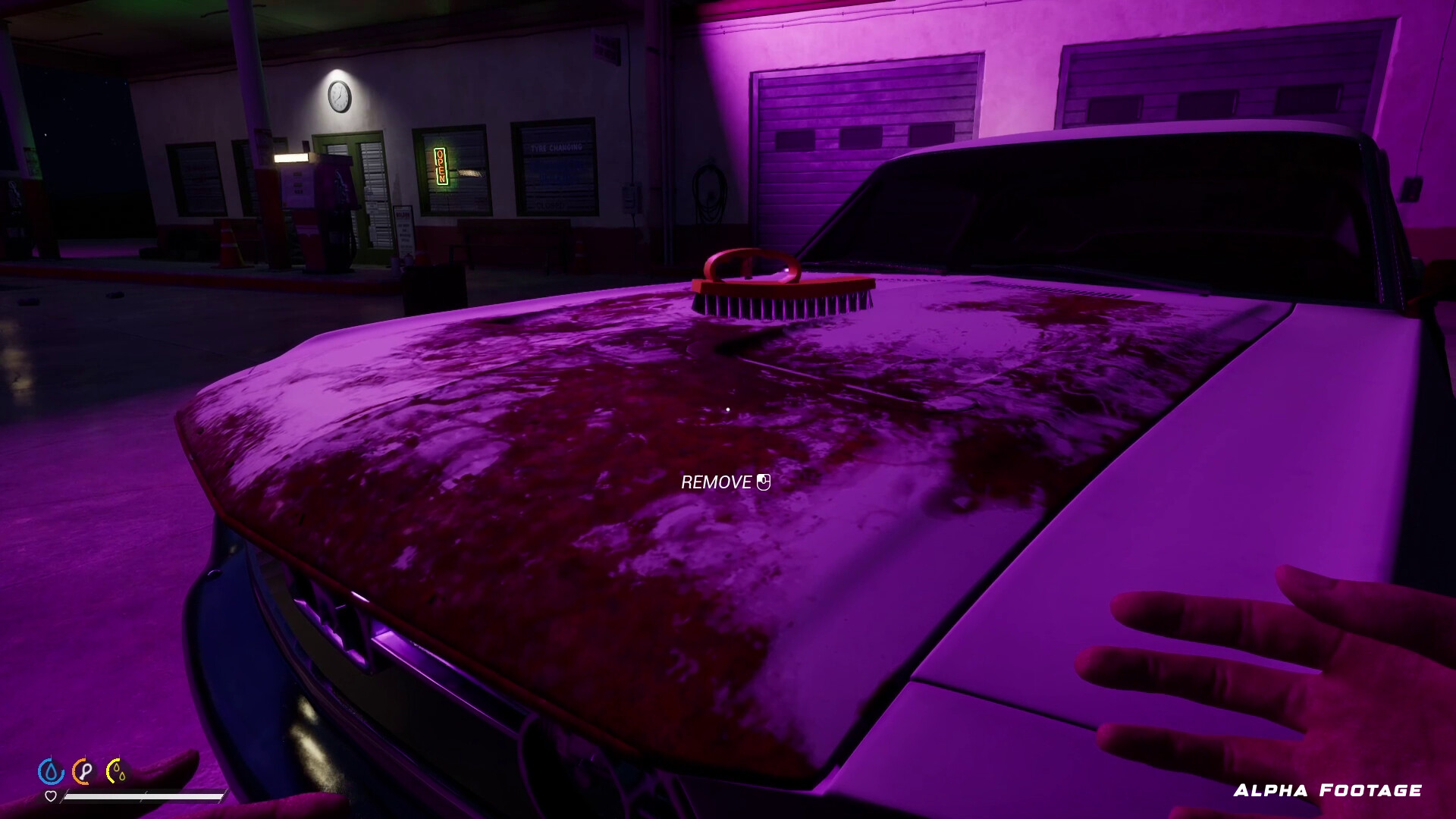Click the wall clock above the doorway
Screen dimensions: 1456x819
pos(339,97)
